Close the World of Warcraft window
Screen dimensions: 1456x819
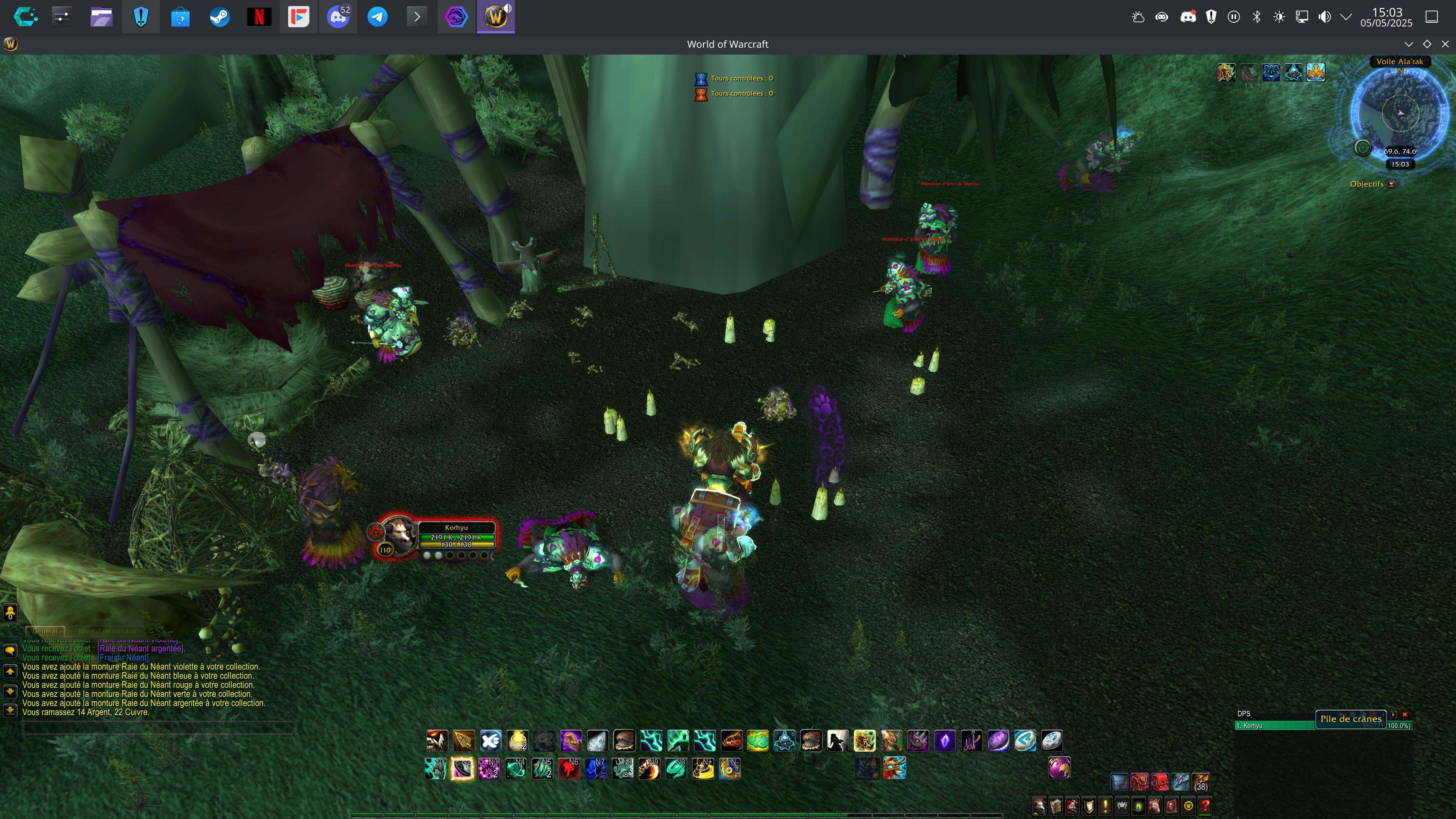click(1445, 44)
